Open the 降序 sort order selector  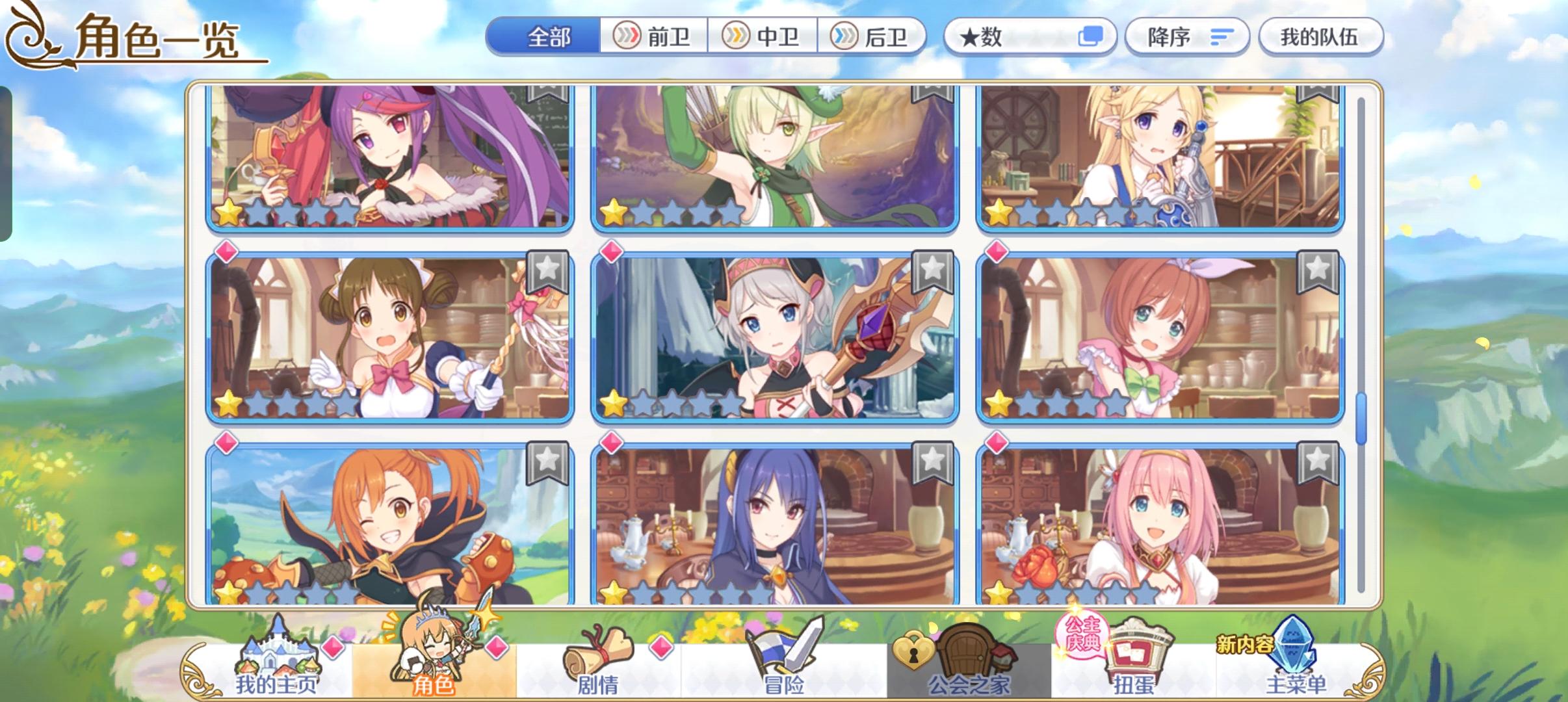click(1187, 36)
